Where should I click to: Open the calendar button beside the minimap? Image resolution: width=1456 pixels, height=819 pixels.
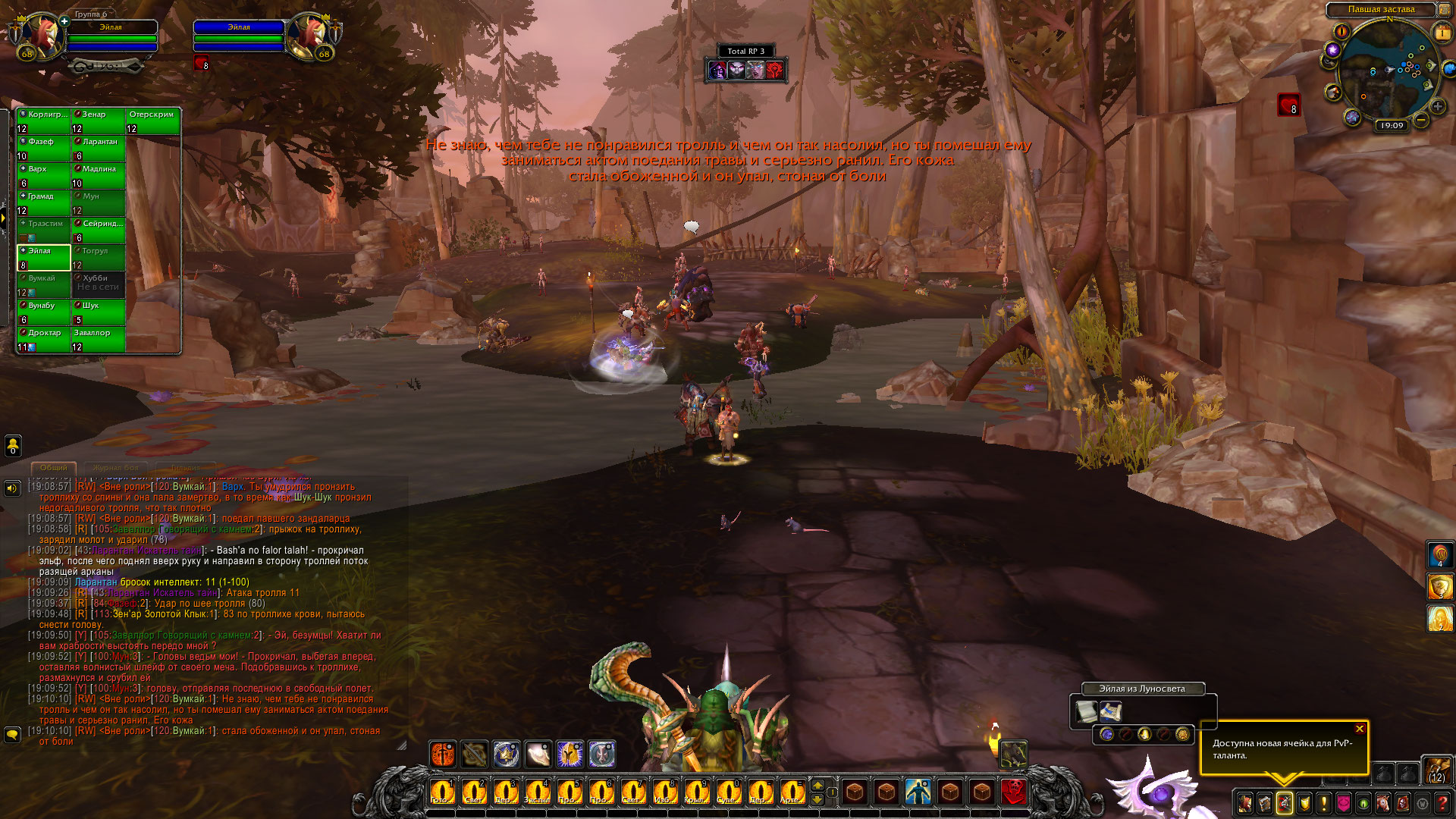[1442, 33]
